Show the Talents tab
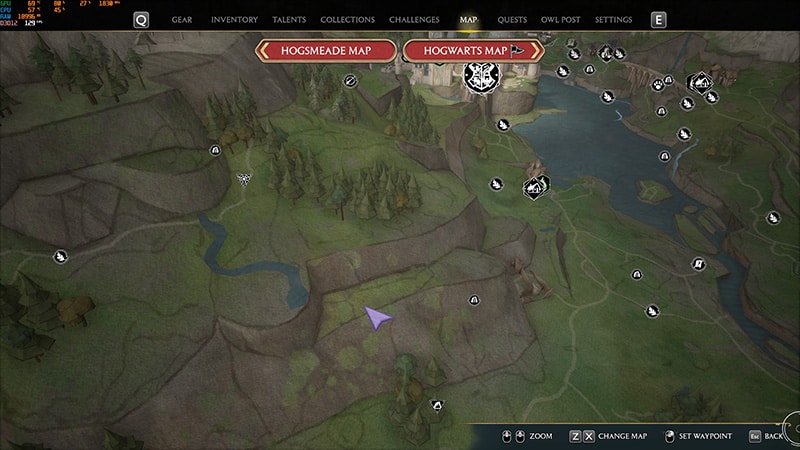Image resolution: width=800 pixels, height=450 pixels. point(291,20)
